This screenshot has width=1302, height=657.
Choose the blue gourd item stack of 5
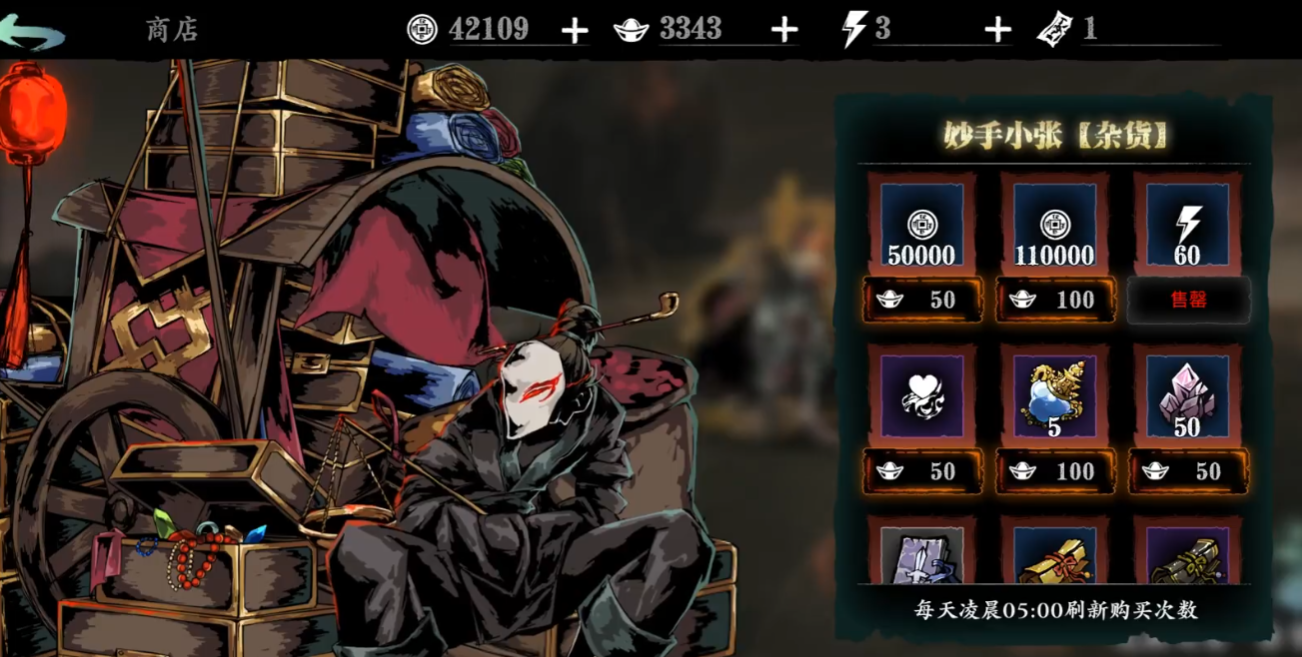tap(1054, 396)
